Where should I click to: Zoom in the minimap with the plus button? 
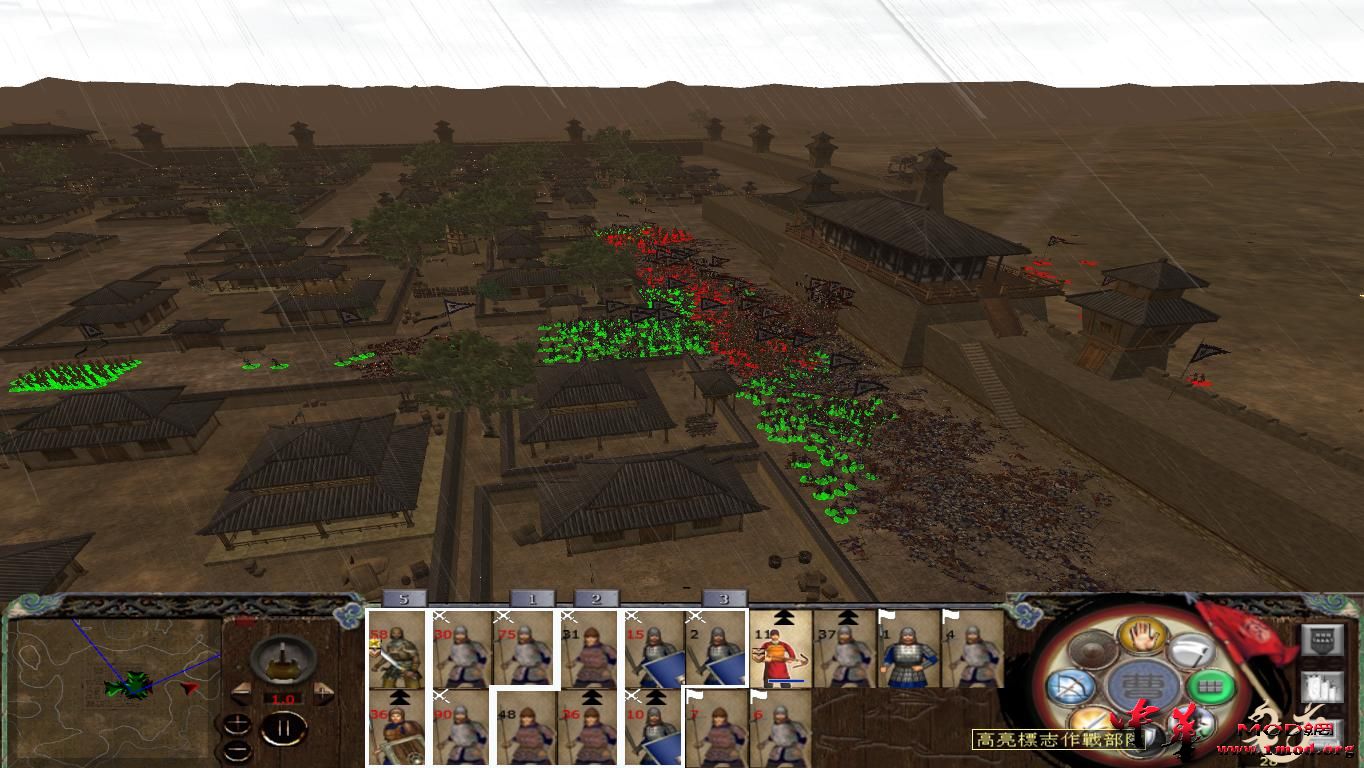[237, 723]
